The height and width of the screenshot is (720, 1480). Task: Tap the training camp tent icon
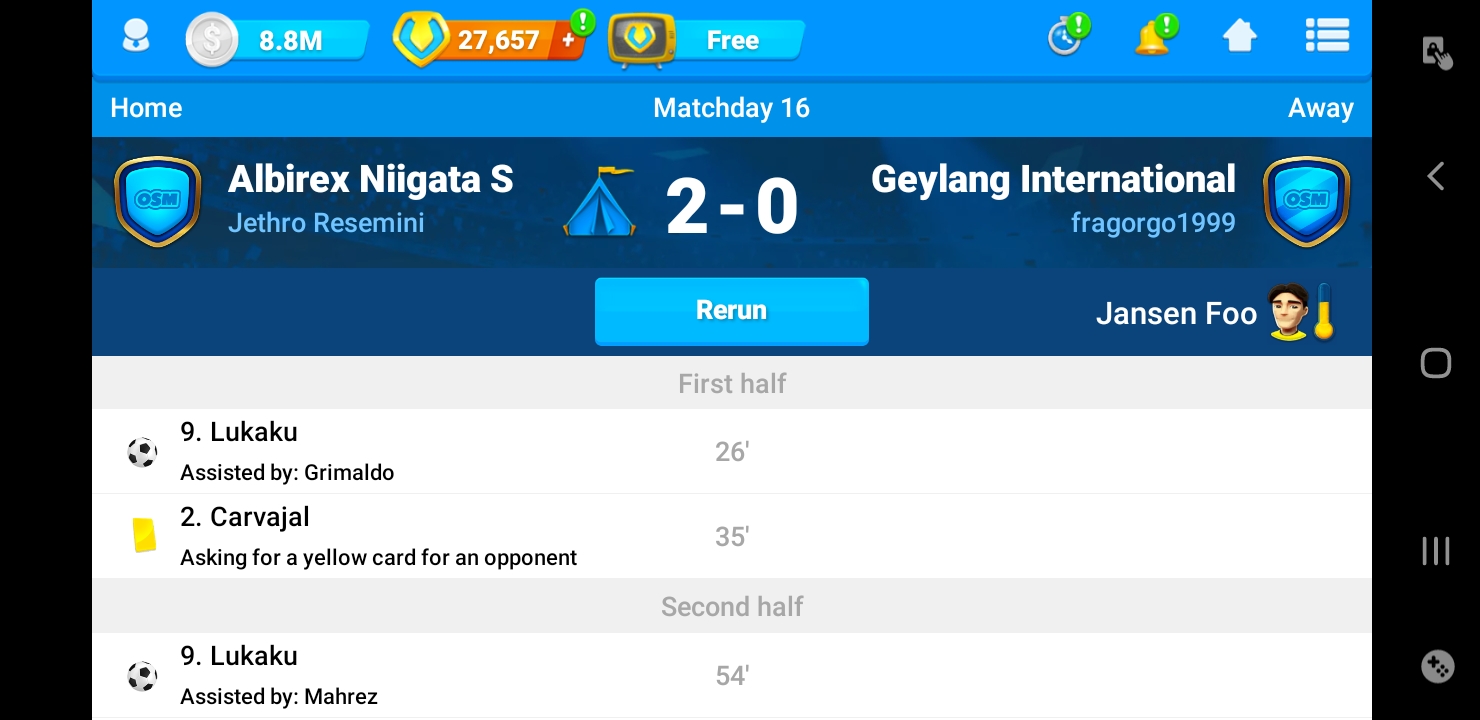pos(600,203)
